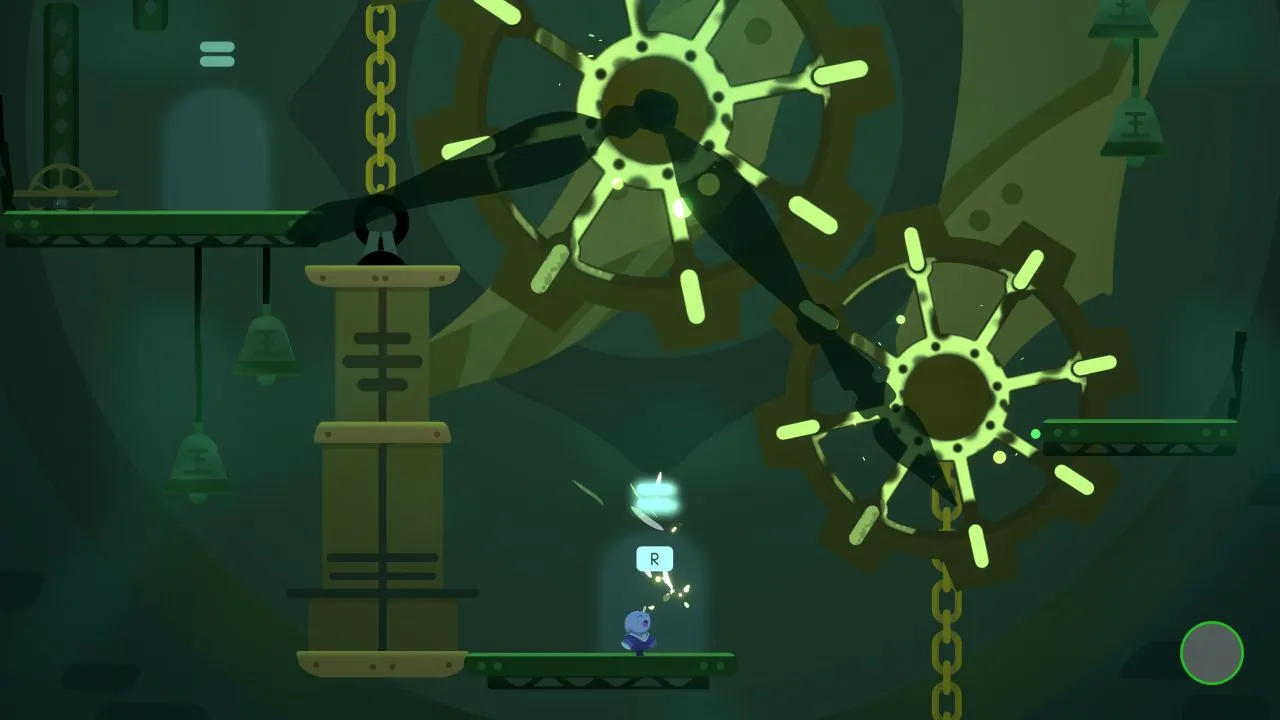Image resolution: width=1280 pixels, height=720 pixels.
Task: Click the green dot on the right-side platform
Action: (1036, 434)
